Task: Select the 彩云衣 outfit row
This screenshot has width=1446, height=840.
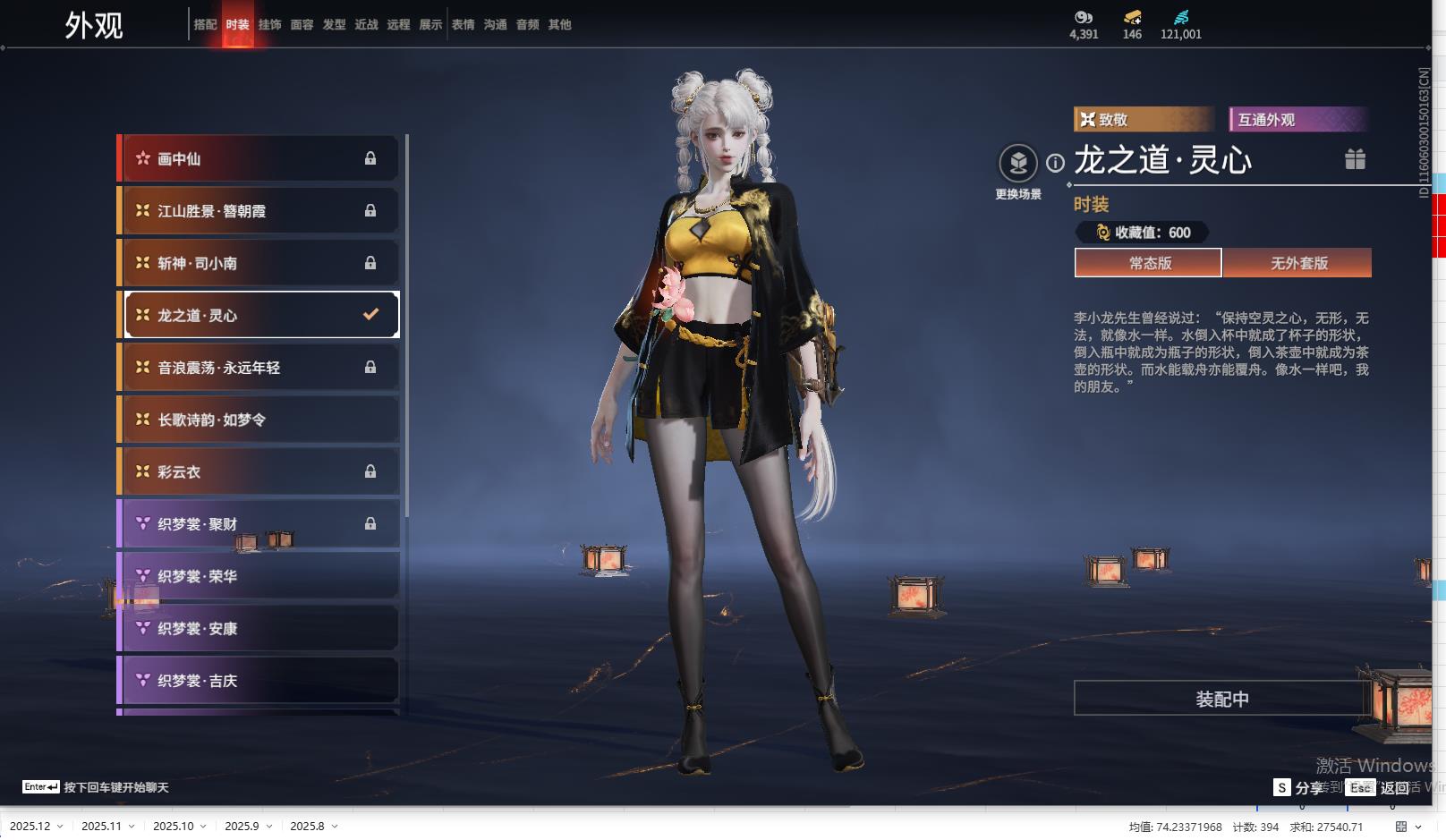Action: [x=259, y=471]
